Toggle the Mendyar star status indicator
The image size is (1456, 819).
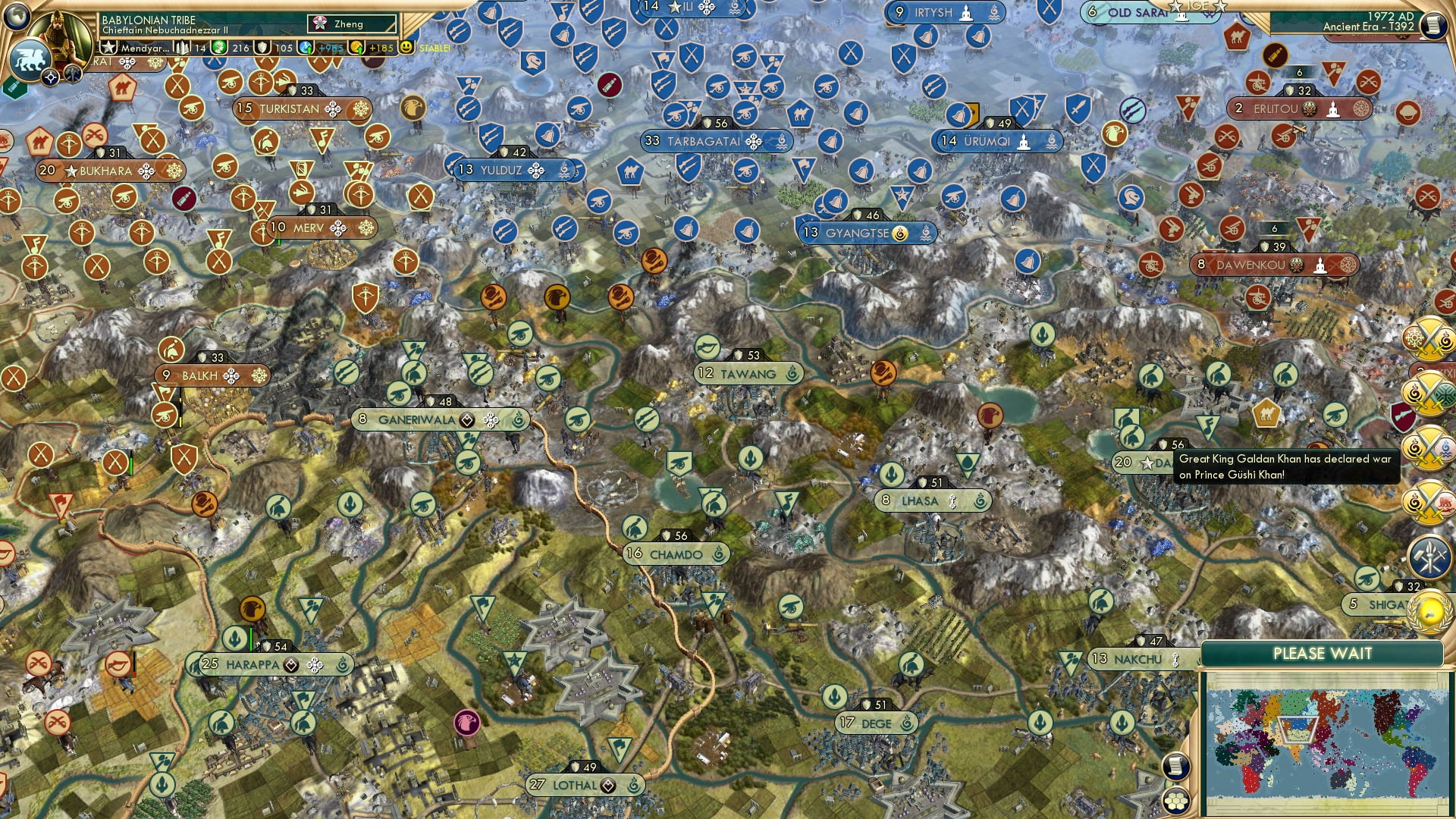109,47
